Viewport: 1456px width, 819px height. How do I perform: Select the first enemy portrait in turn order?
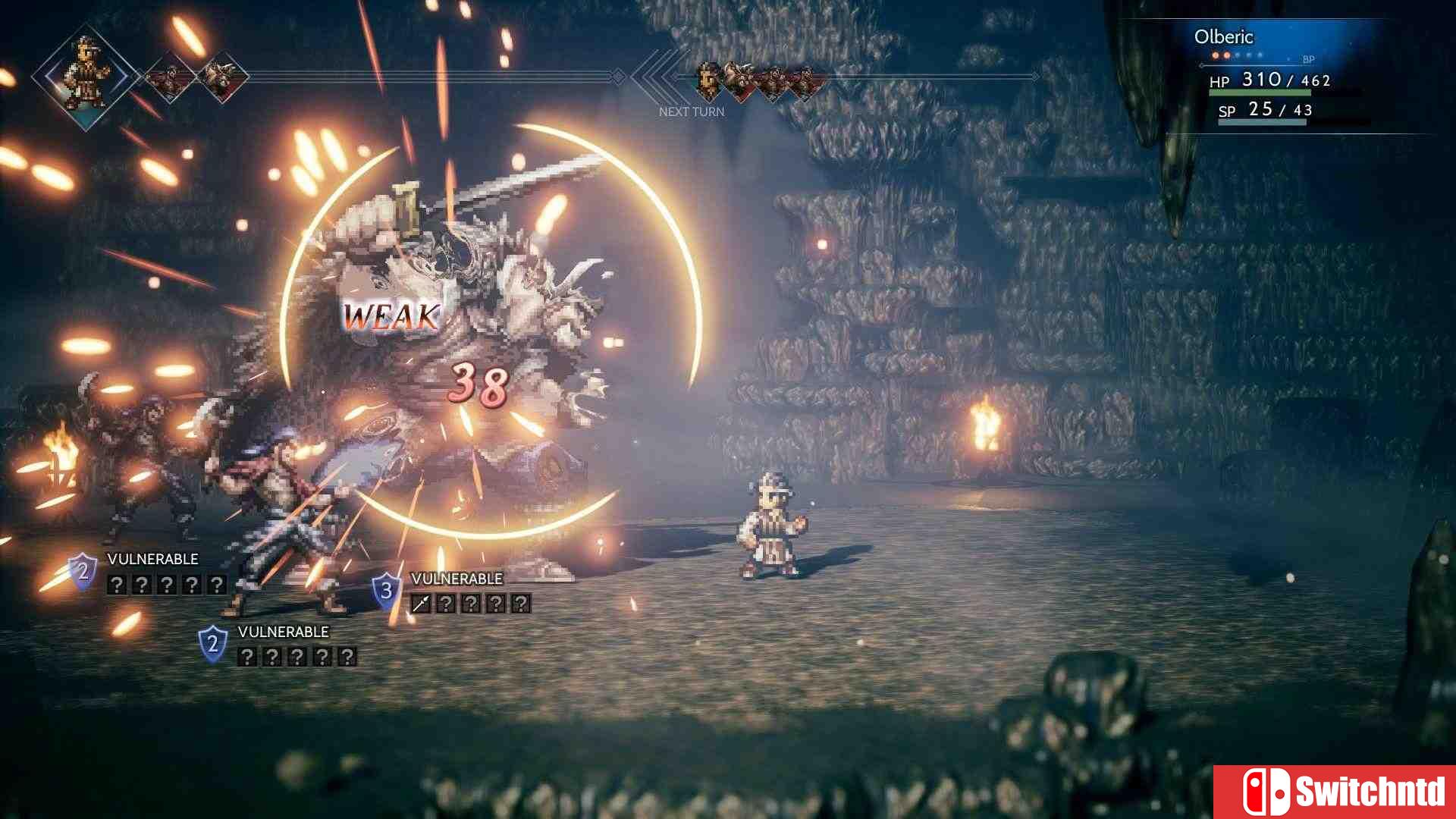pyautogui.click(x=708, y=80)
